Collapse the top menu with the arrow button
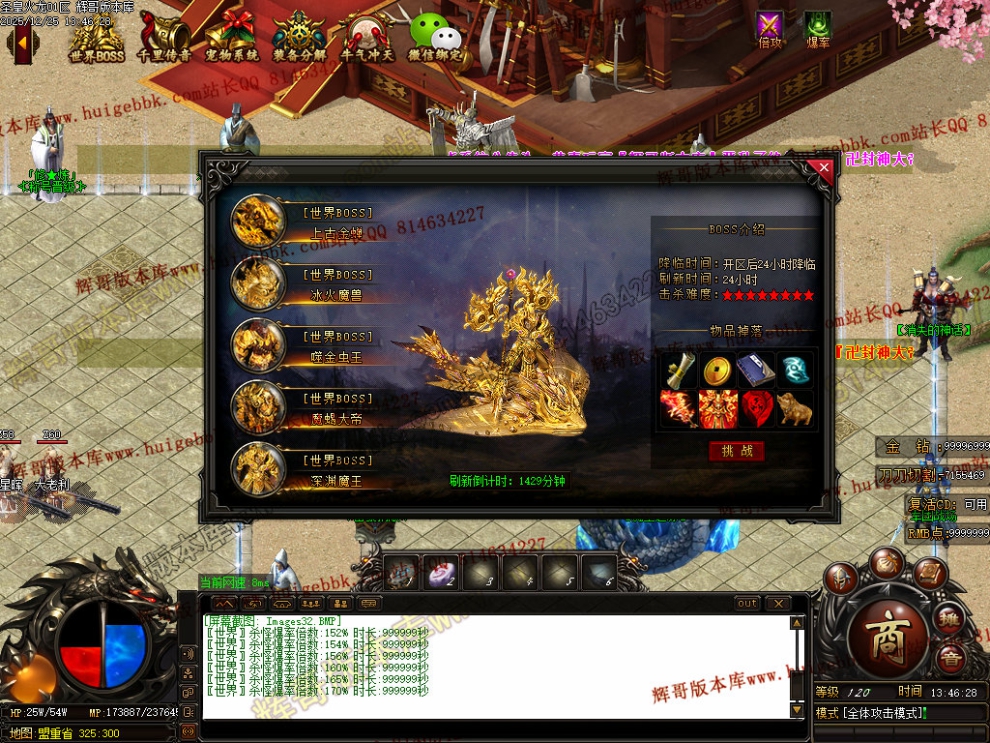This screenshot has height=743, width=990. (x=22, y=42)
